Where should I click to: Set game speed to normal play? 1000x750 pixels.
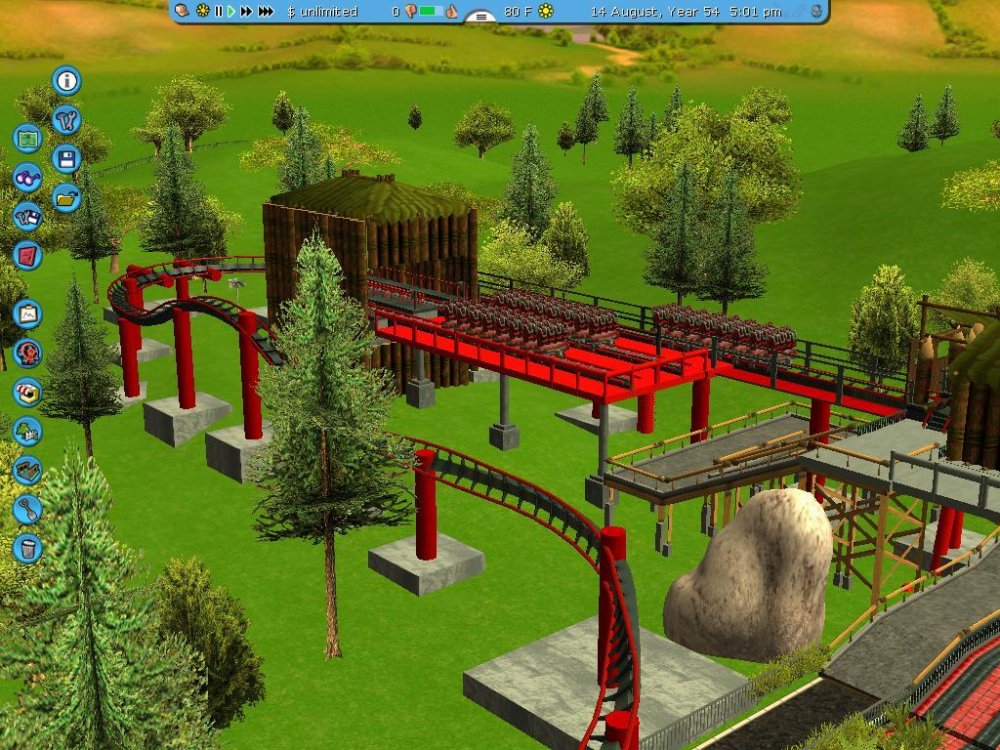[x=231, y=11]
